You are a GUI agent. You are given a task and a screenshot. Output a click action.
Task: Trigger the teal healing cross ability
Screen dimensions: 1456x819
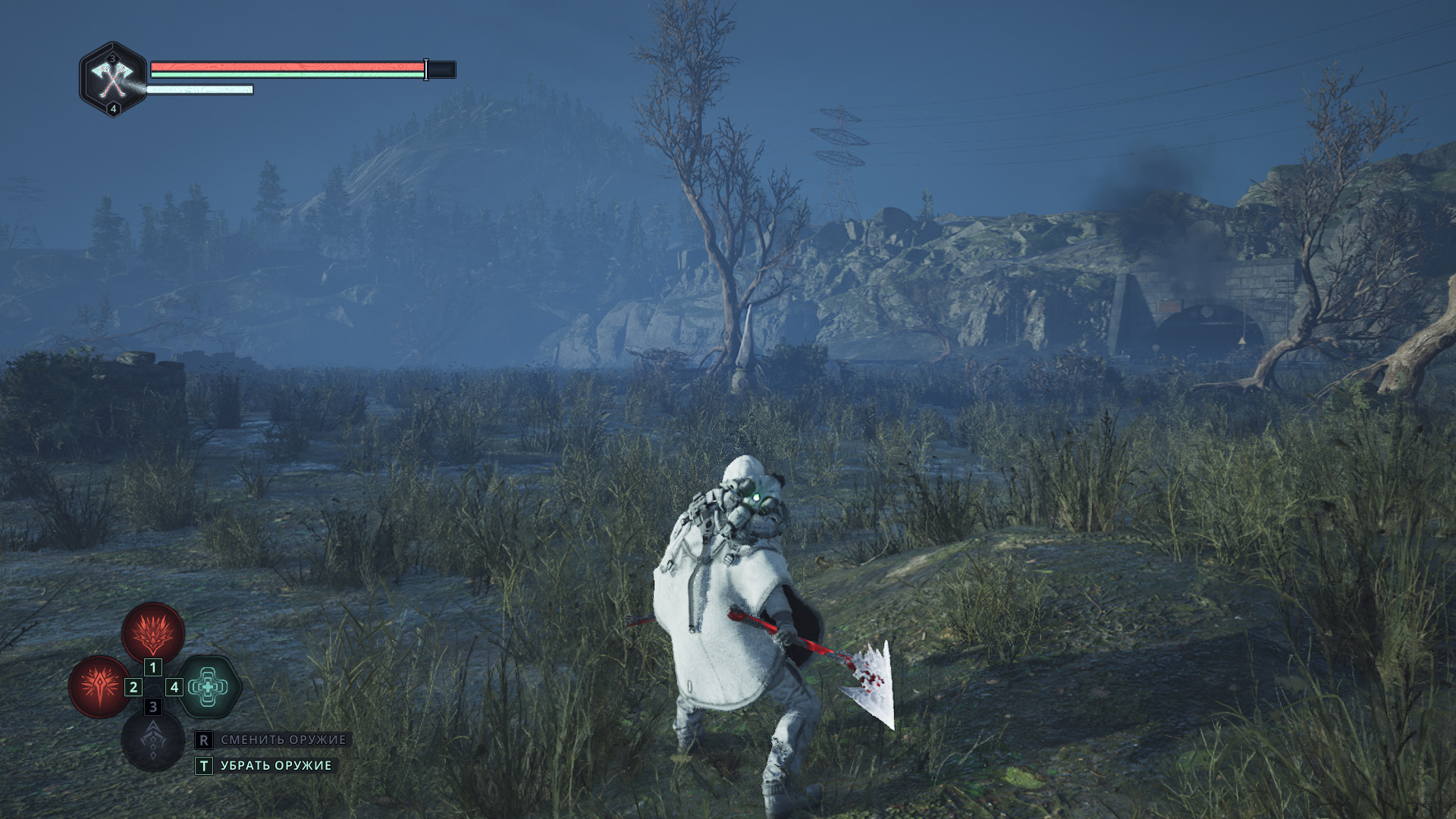point(209,687)
